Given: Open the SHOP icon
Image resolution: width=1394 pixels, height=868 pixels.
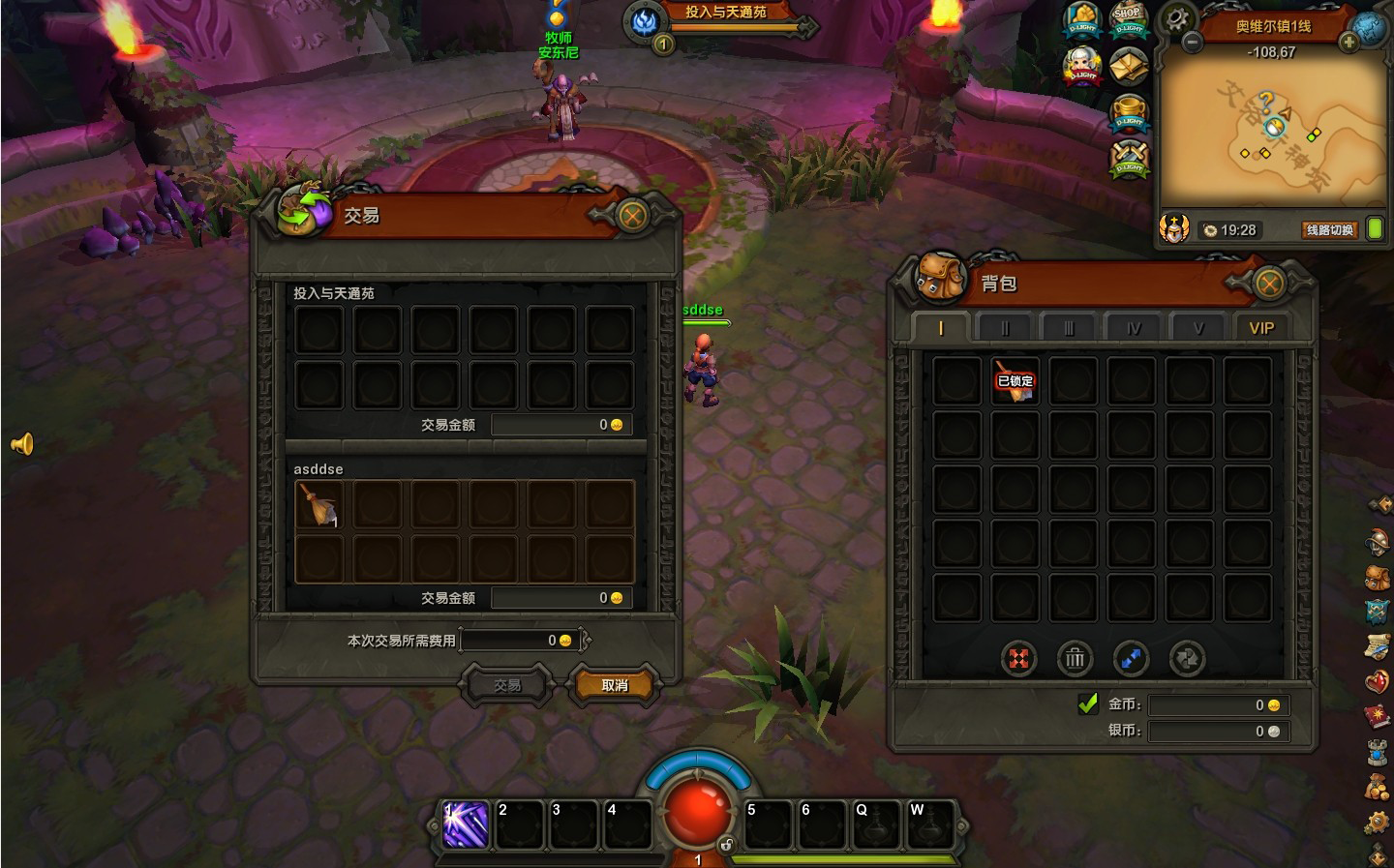Looking at the screenshot, I should point(1128,18).
